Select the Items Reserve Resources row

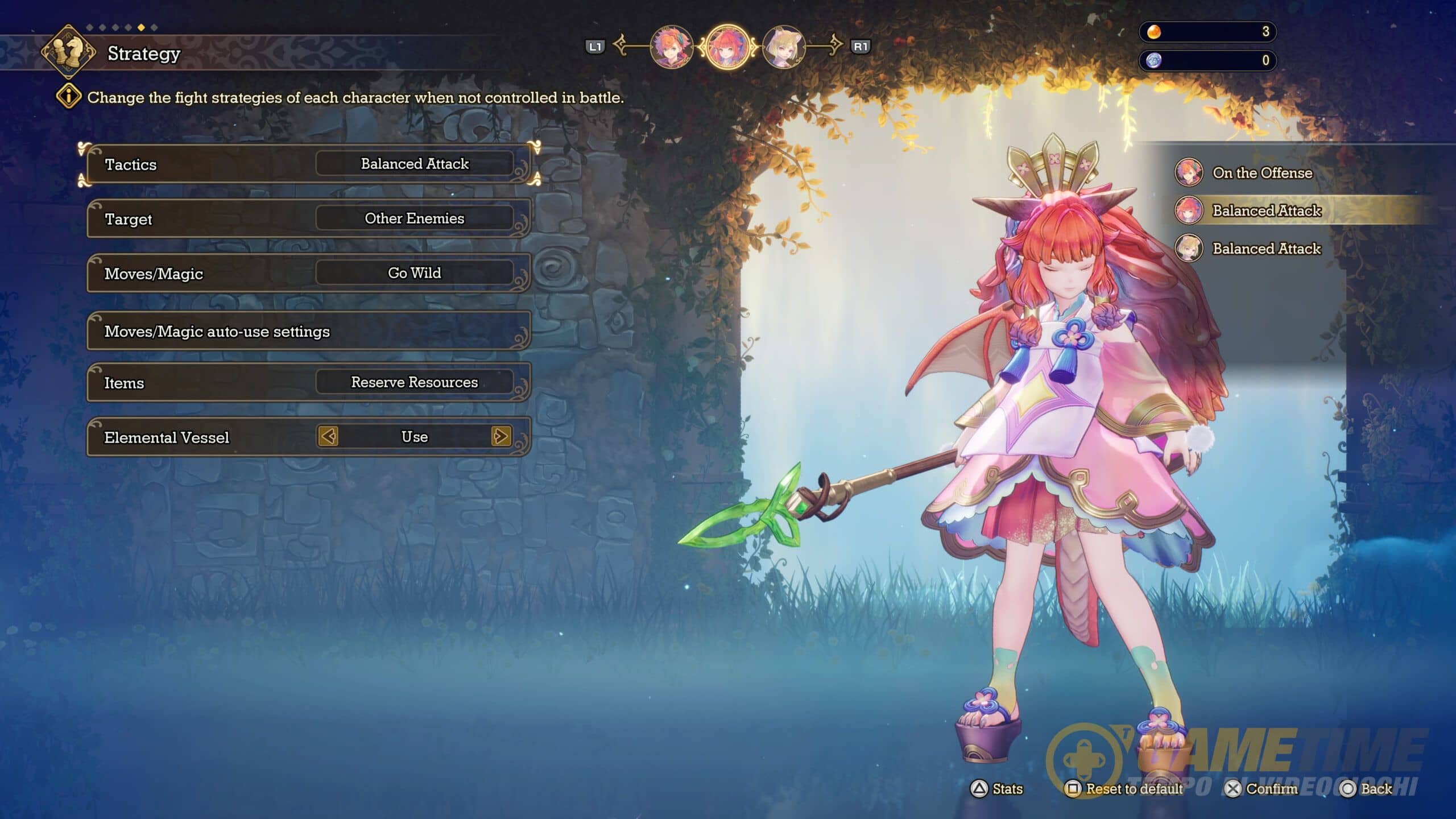click(x=308, y=382)
